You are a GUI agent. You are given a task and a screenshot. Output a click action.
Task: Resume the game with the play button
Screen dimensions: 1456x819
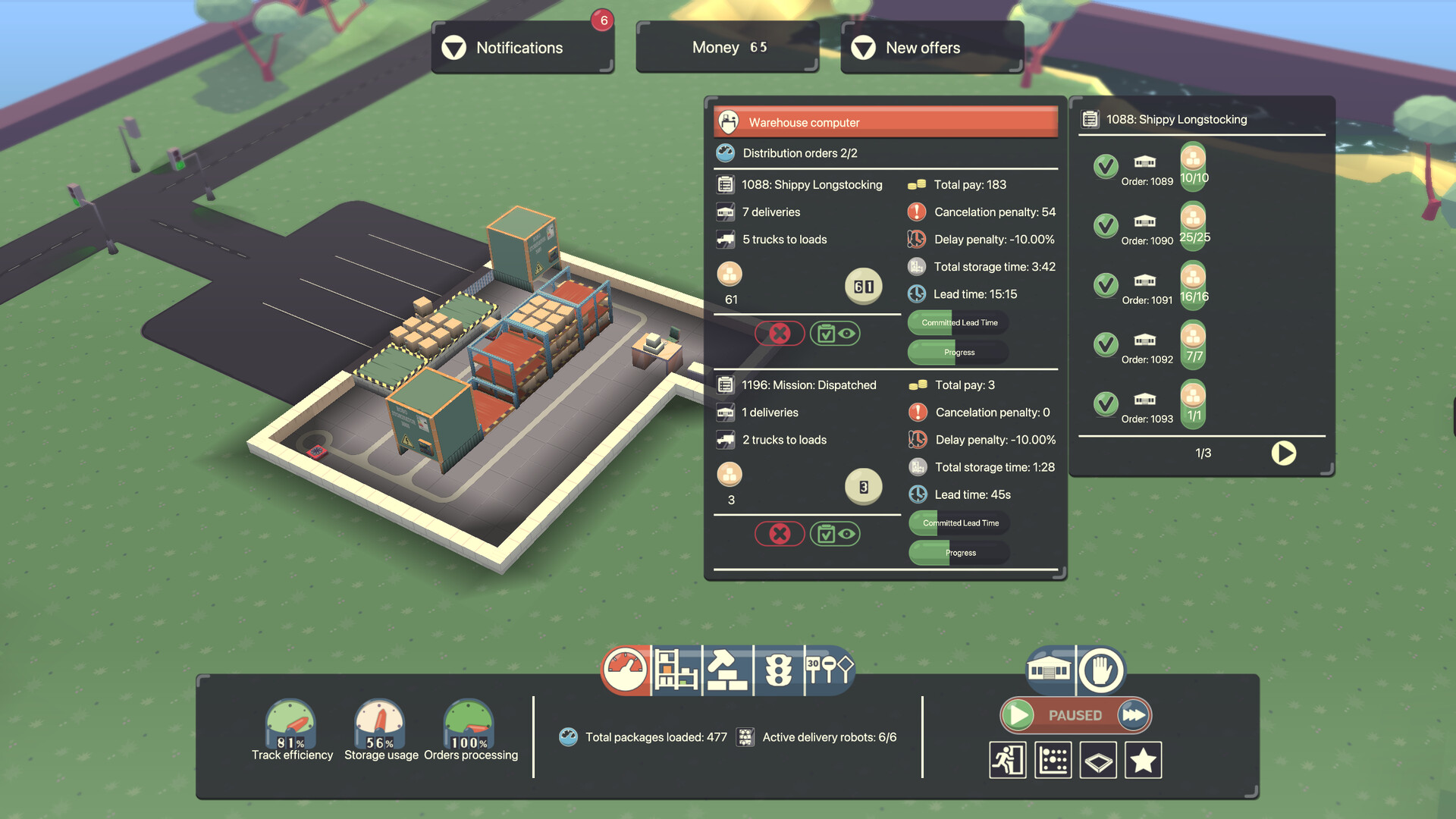1017,714
